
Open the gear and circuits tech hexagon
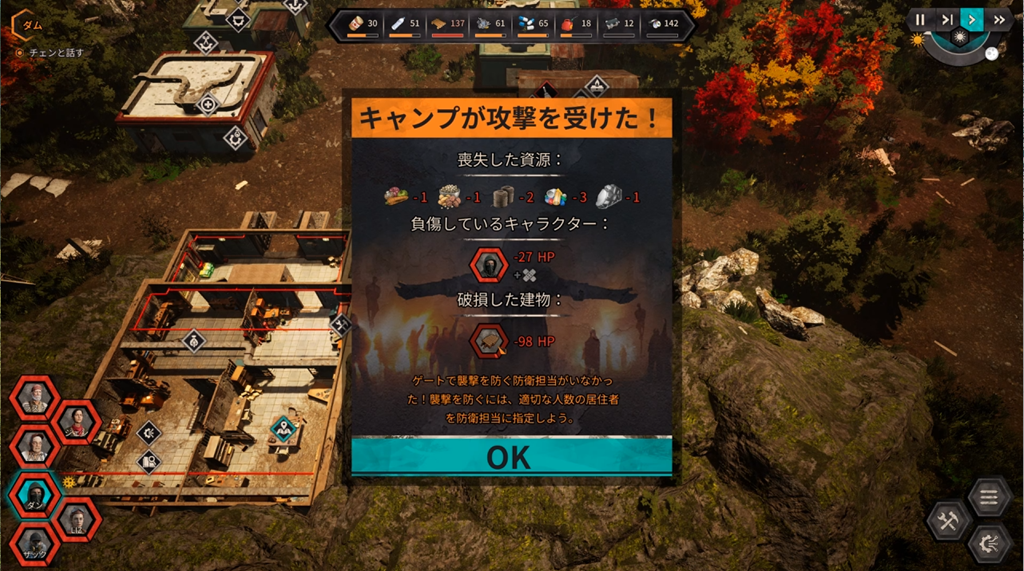point(989,543)
